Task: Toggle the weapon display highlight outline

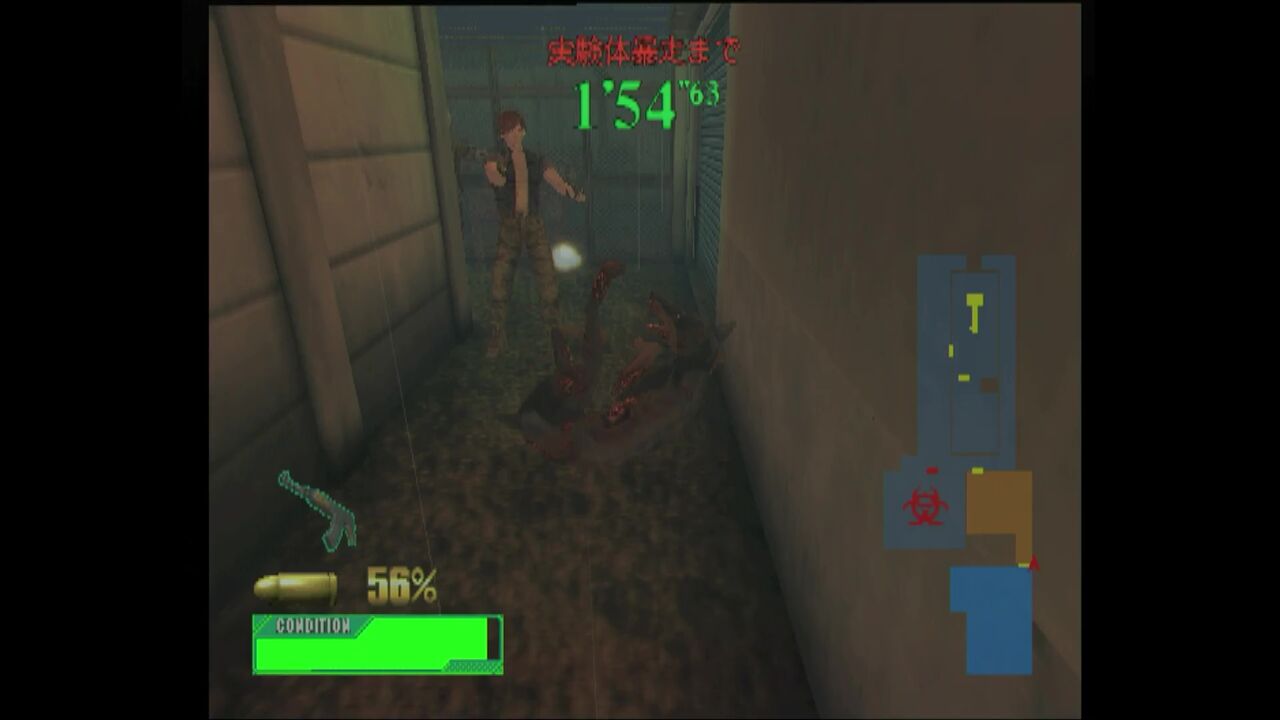Action: (317, 512)
